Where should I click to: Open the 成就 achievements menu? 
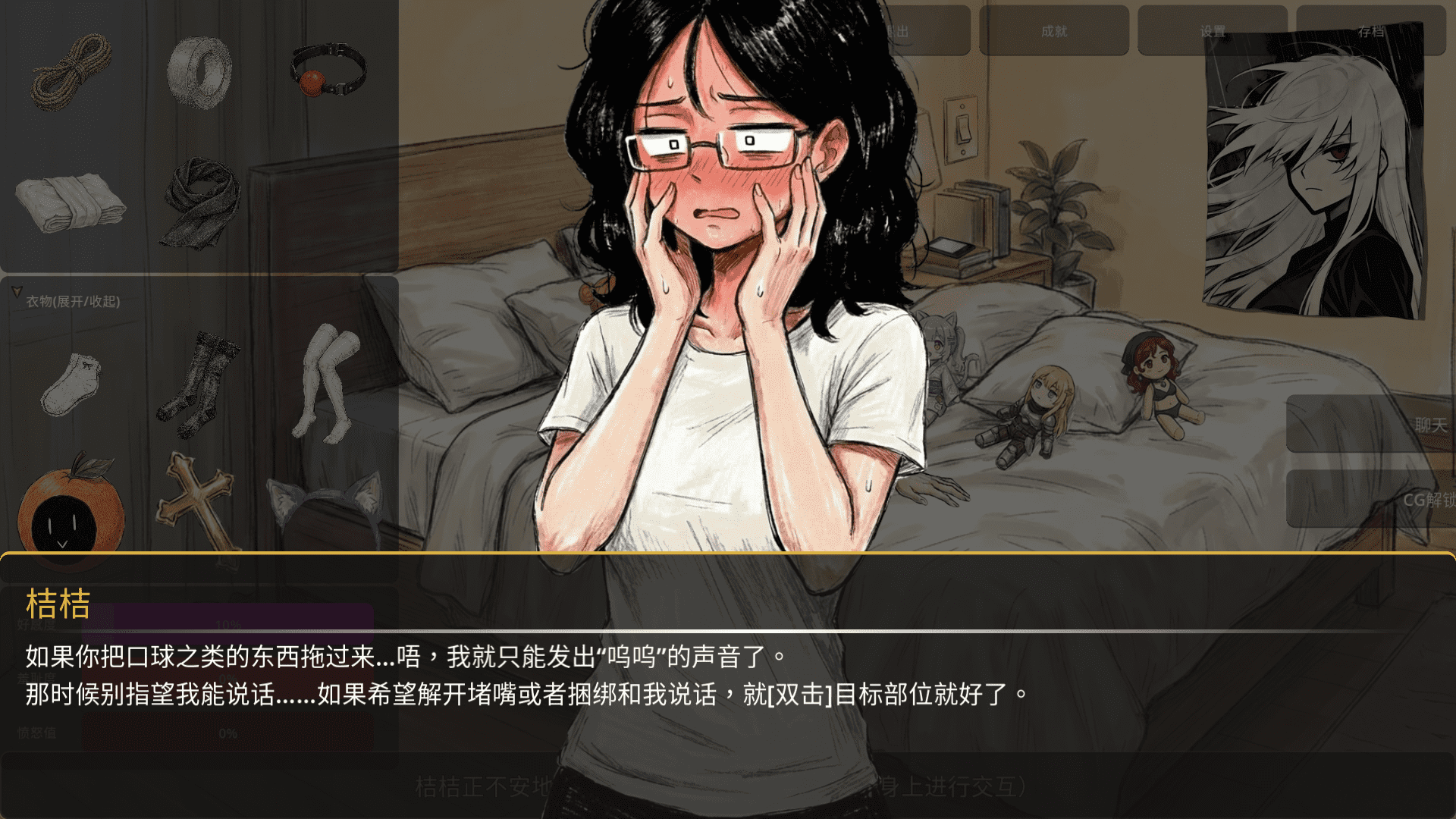coord(1054,30)
